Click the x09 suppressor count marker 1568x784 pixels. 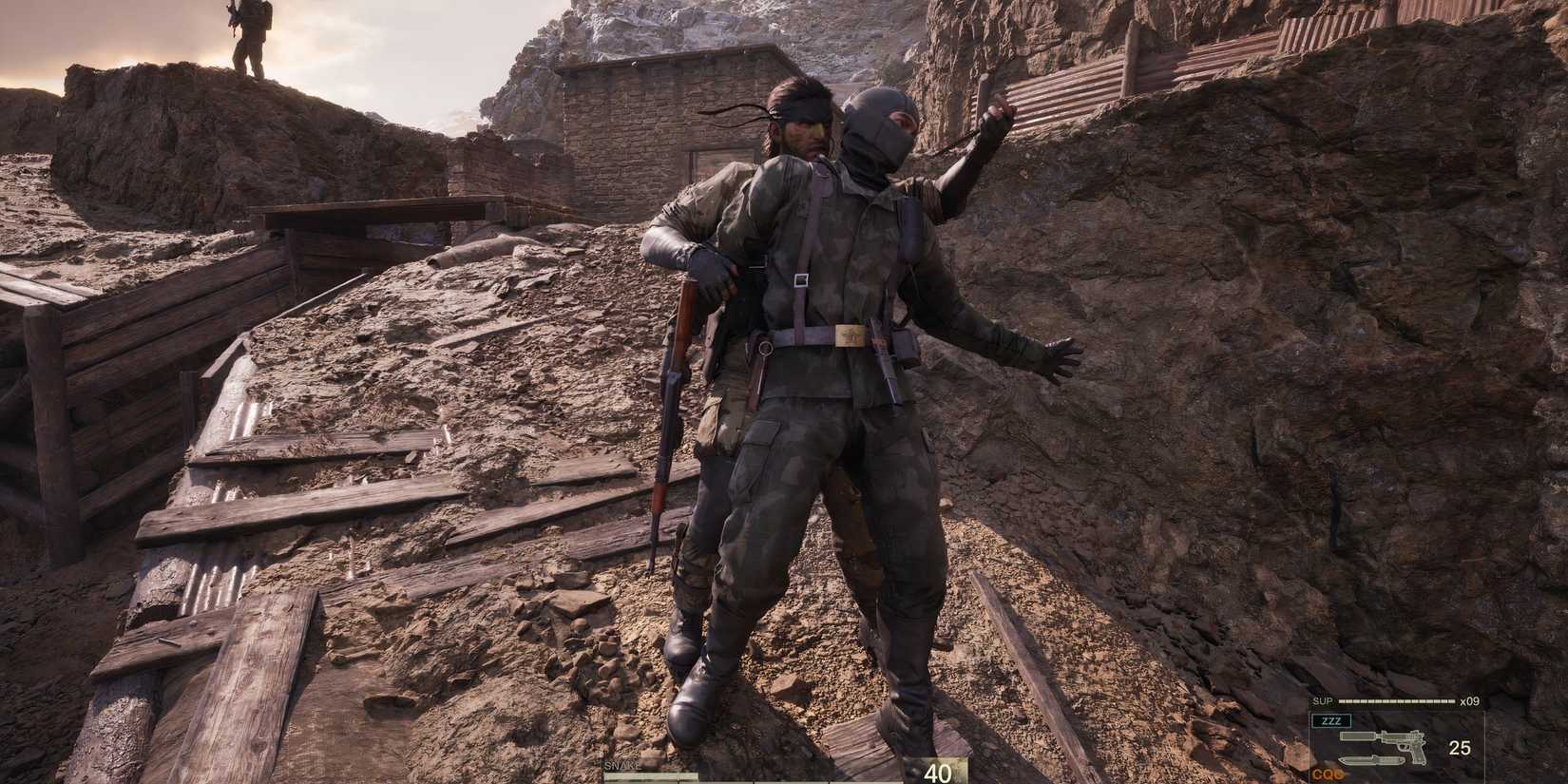pos(1470,701)
